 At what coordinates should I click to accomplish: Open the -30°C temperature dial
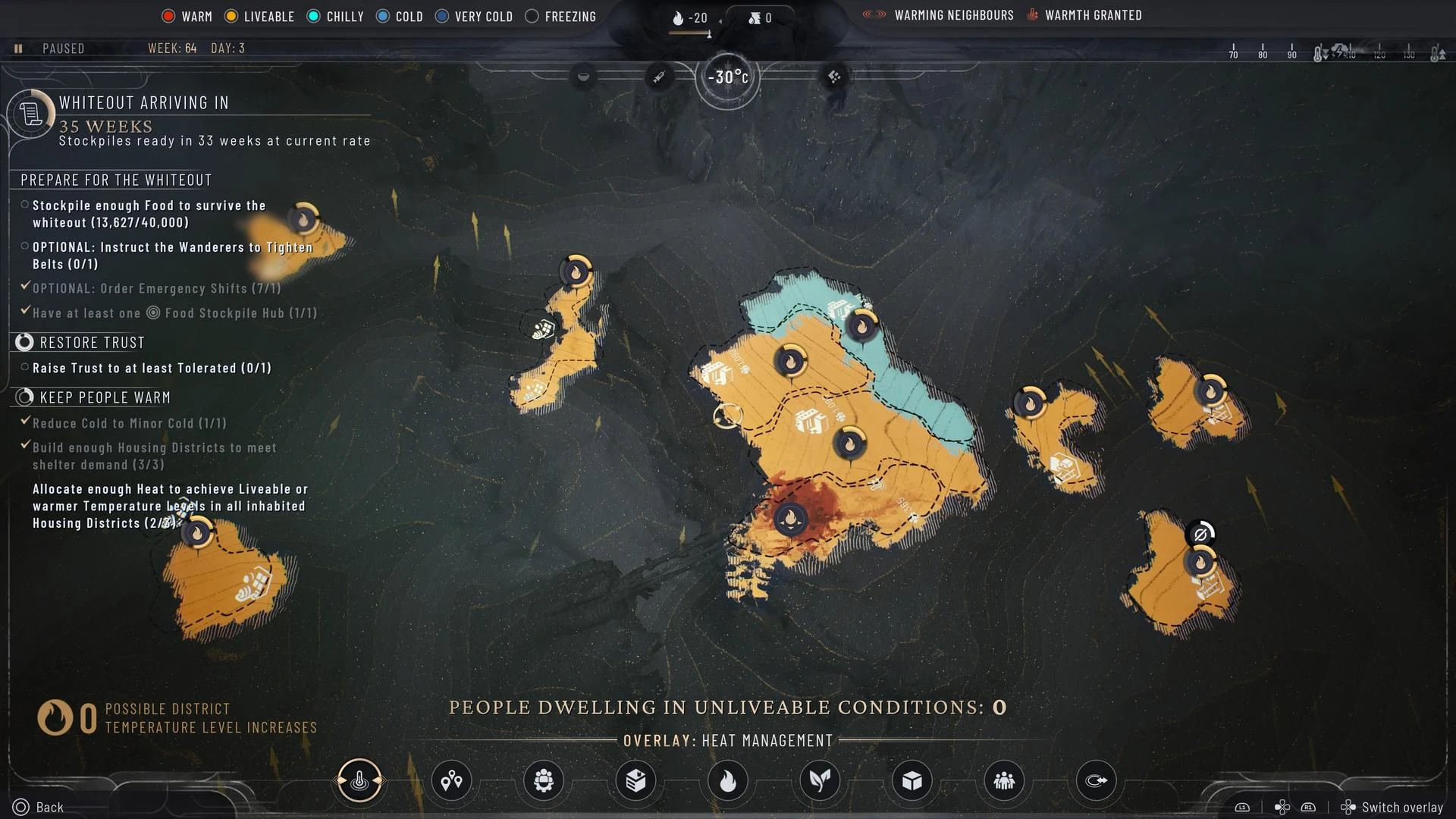coord(727,77)
